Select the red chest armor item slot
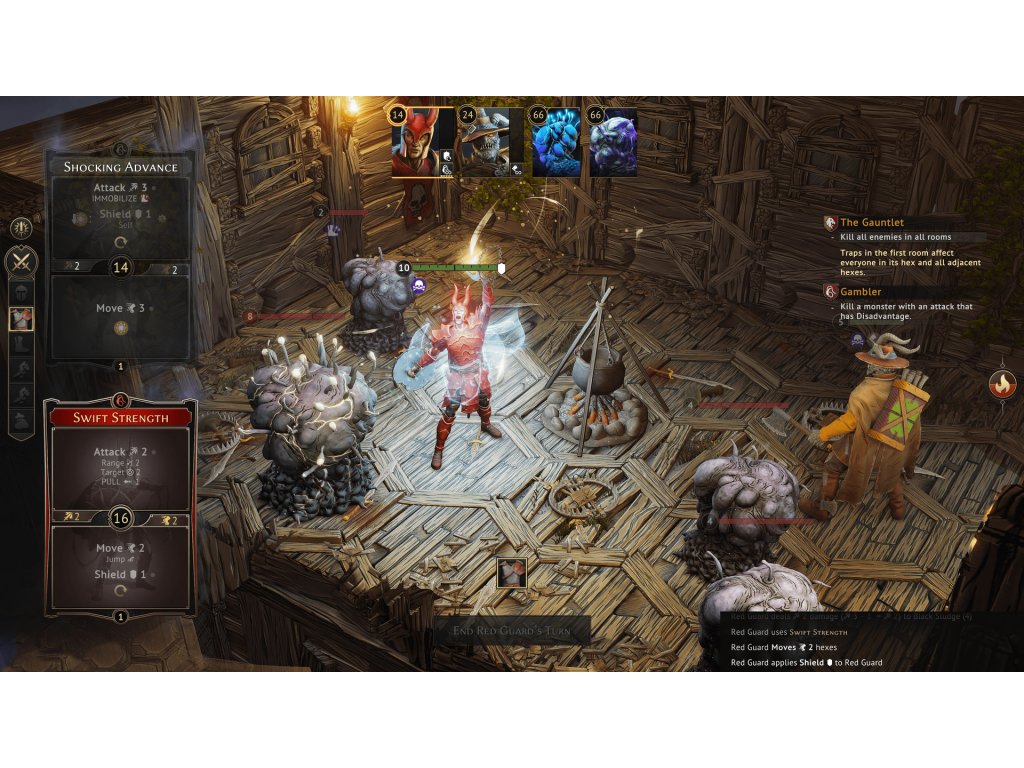1024x768 pixels. pos(22,319)
